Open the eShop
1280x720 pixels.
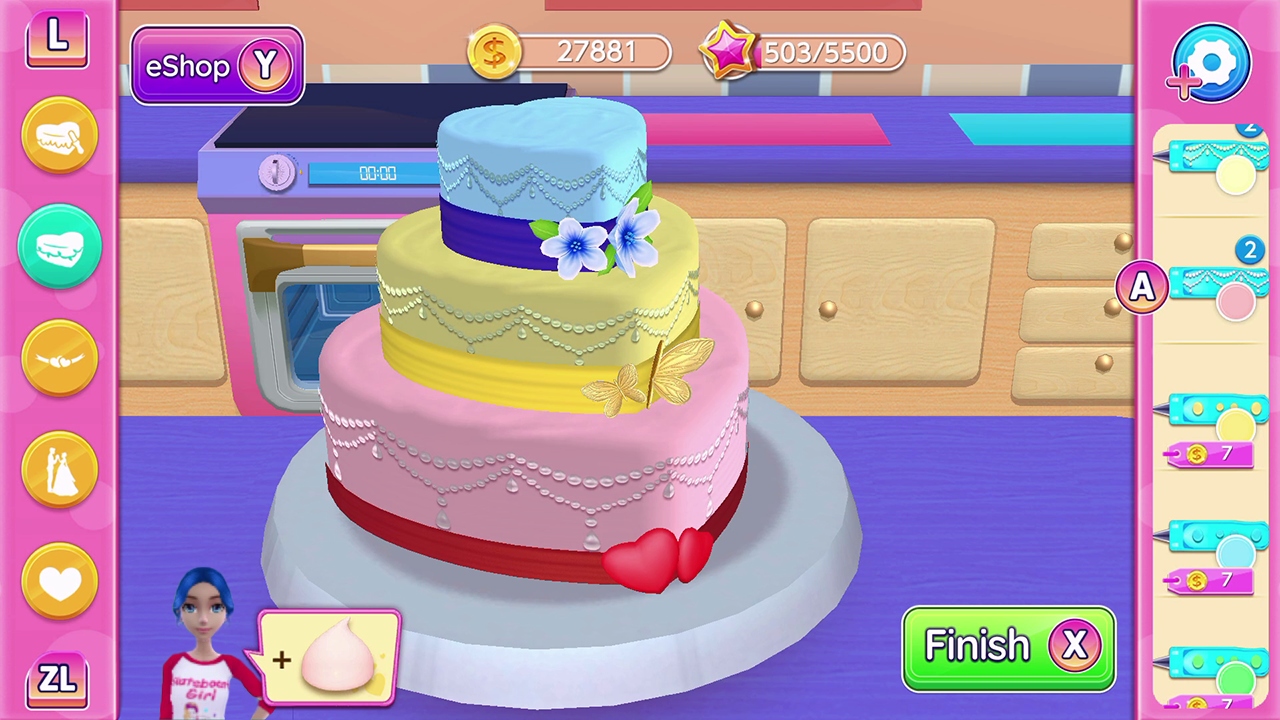[216, 64]
